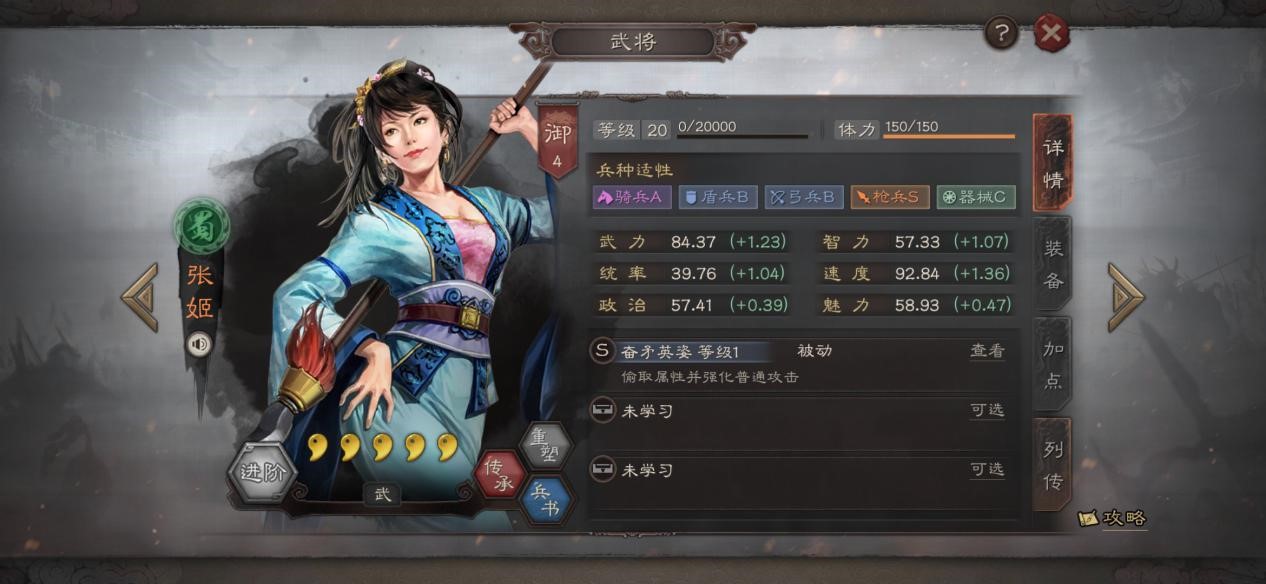The height and width of the screenshot is (584, 1266).
Task: Go to the previous general arrow
Action: [140, 297]
